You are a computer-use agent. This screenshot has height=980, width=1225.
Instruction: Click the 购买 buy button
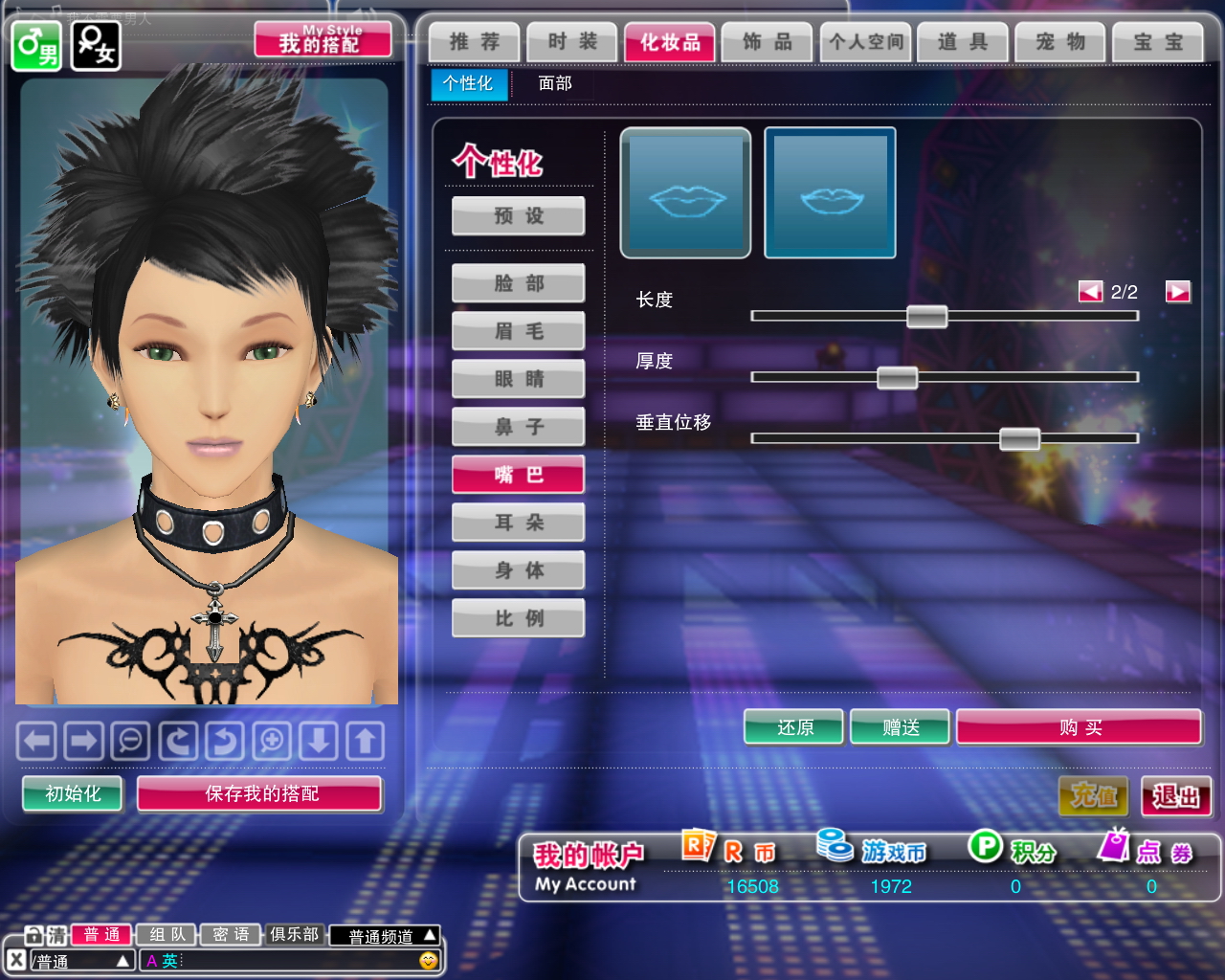[x=1080, y=727]
